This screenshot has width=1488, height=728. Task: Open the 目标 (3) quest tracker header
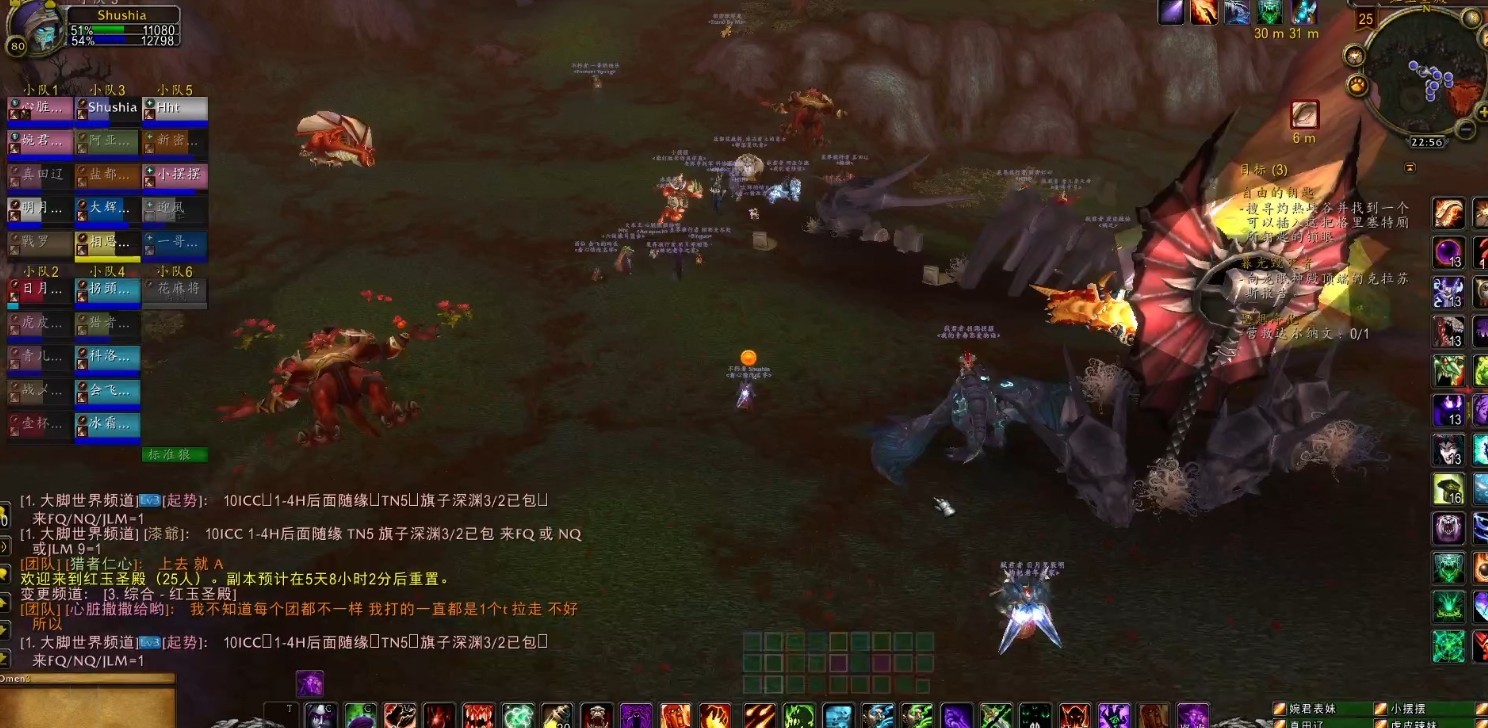[x=1264, y=170]
